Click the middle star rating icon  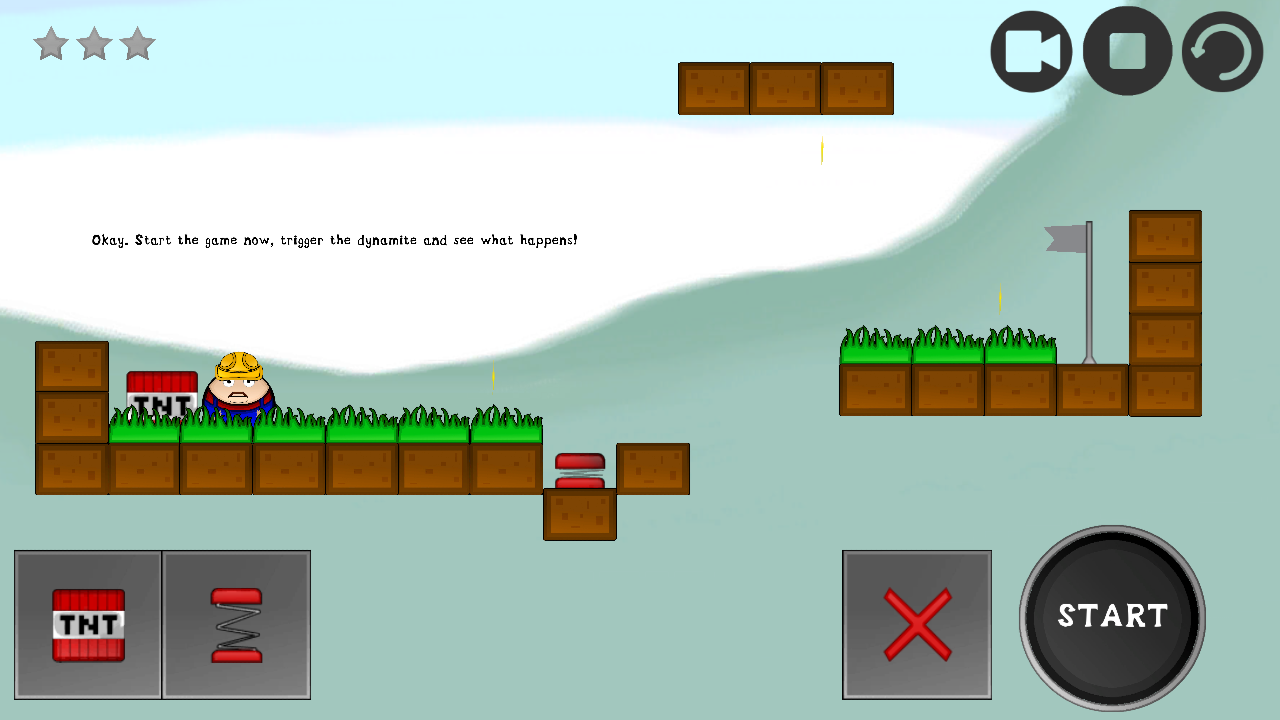point(93,43)
